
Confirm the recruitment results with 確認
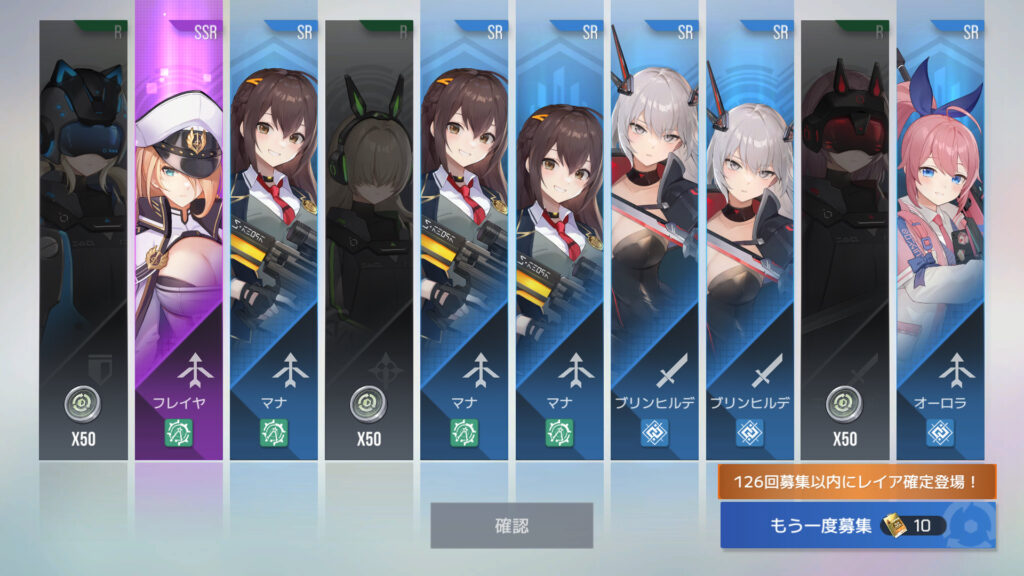click(511, 525)
